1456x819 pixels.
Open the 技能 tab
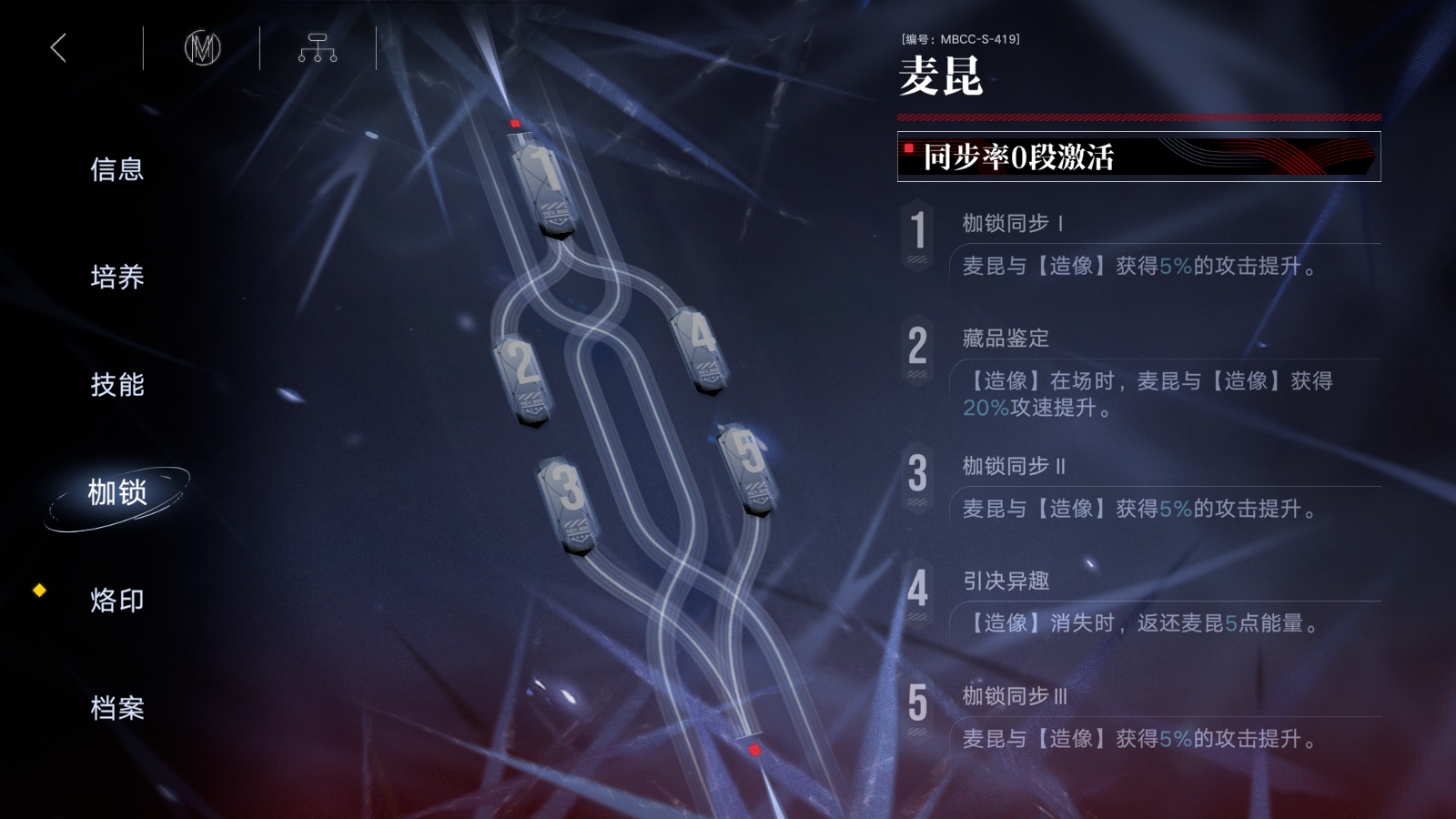[x=117, y=385]
